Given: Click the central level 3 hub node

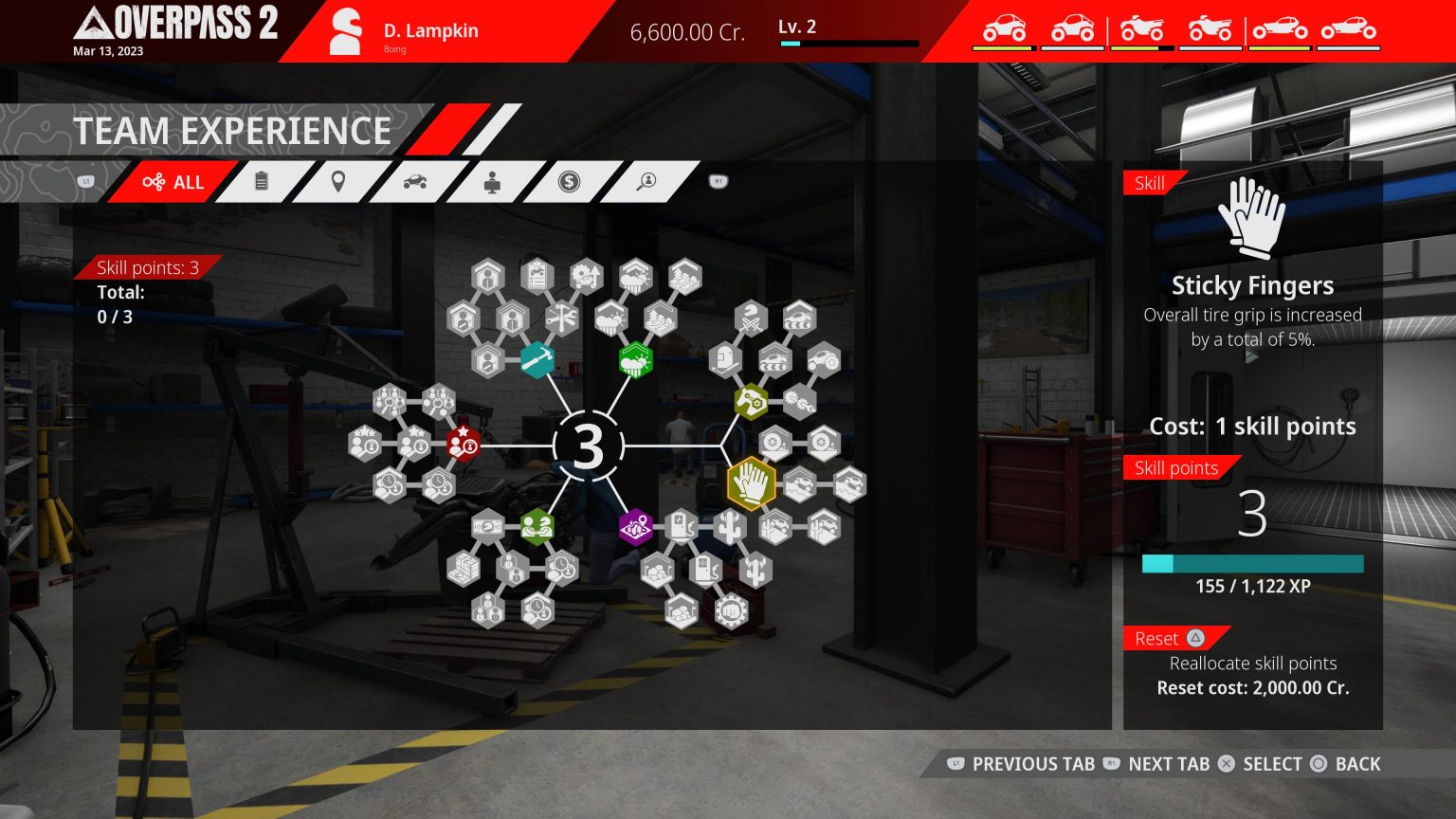Looking at the screenshot, I should click(x=588, y=446).
